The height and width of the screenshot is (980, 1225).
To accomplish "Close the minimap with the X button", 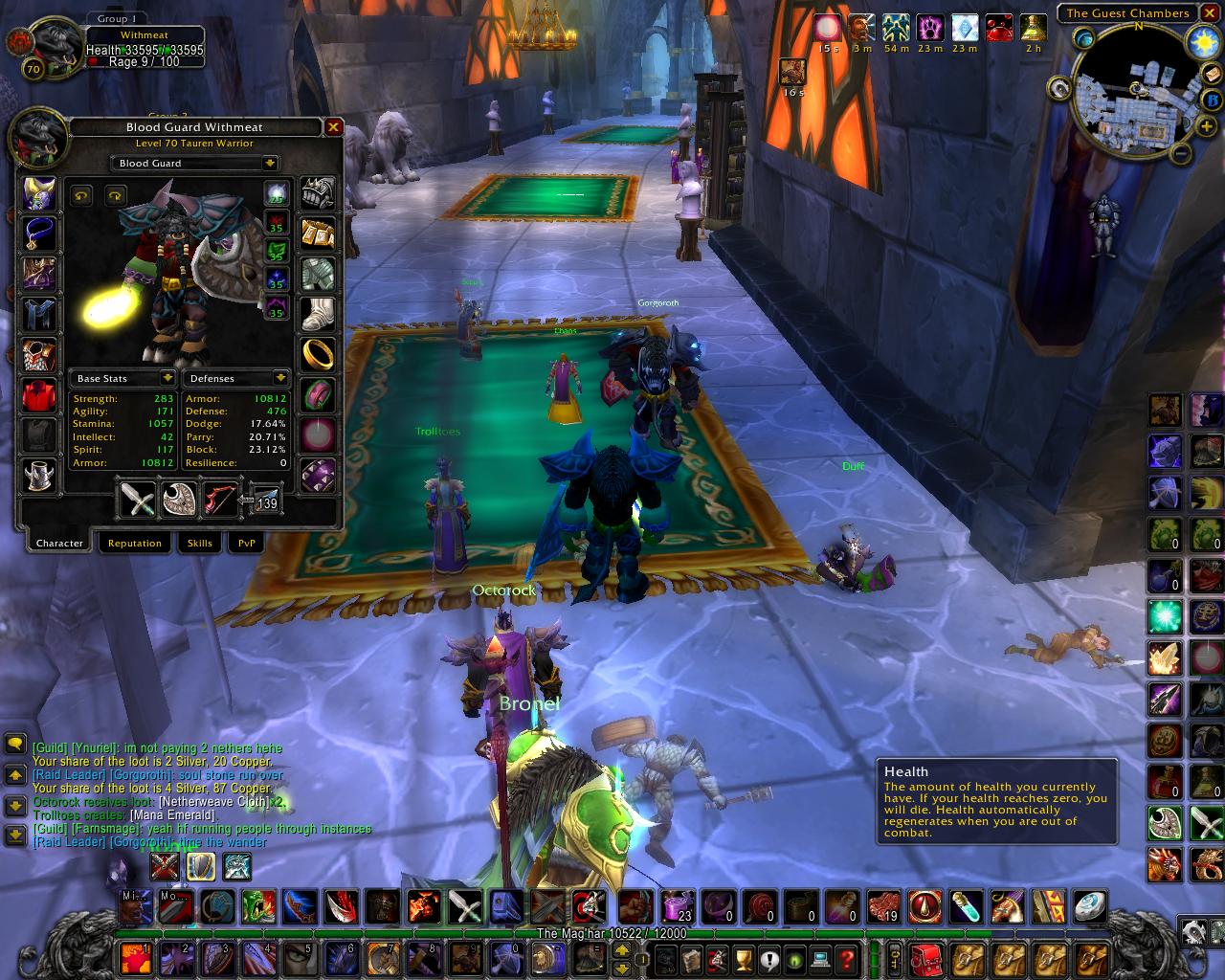I will click(x=1210, y=13).
